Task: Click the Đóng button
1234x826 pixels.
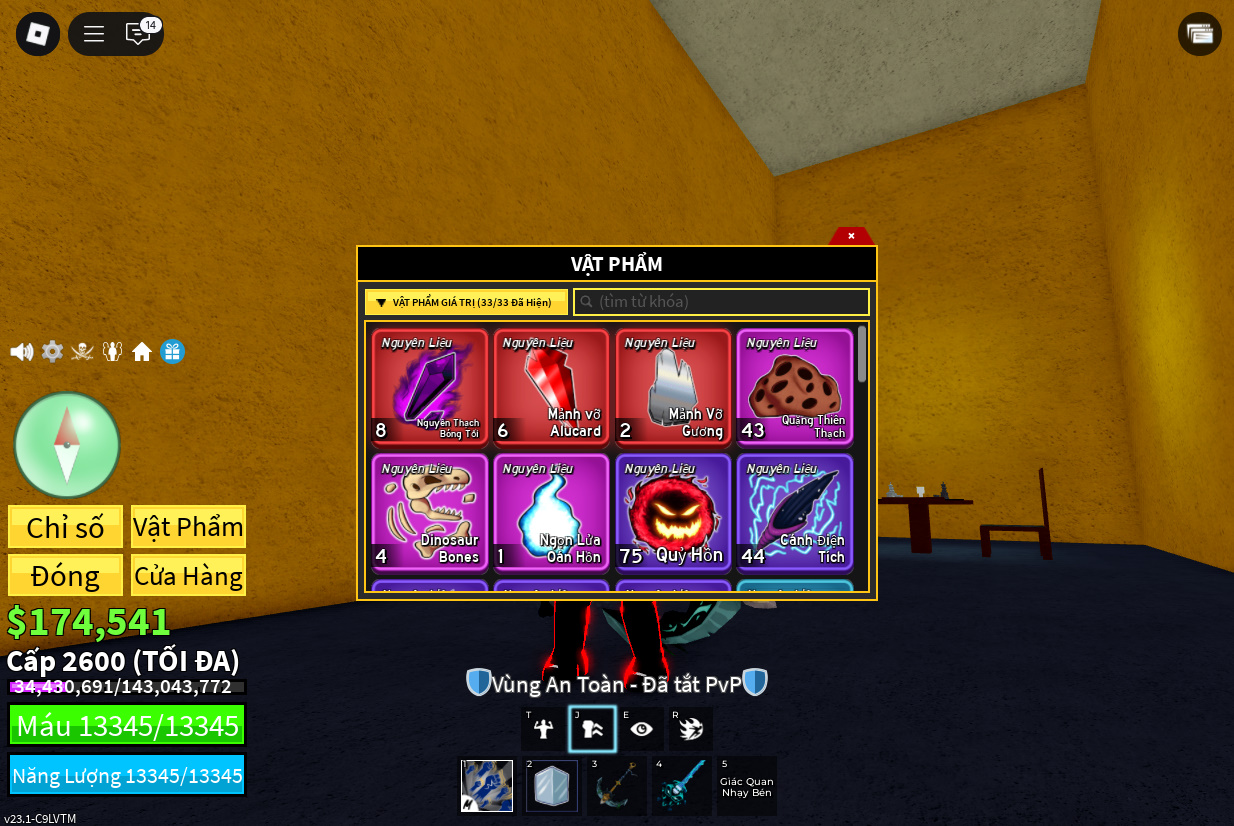Action: (x=66, y=576)
